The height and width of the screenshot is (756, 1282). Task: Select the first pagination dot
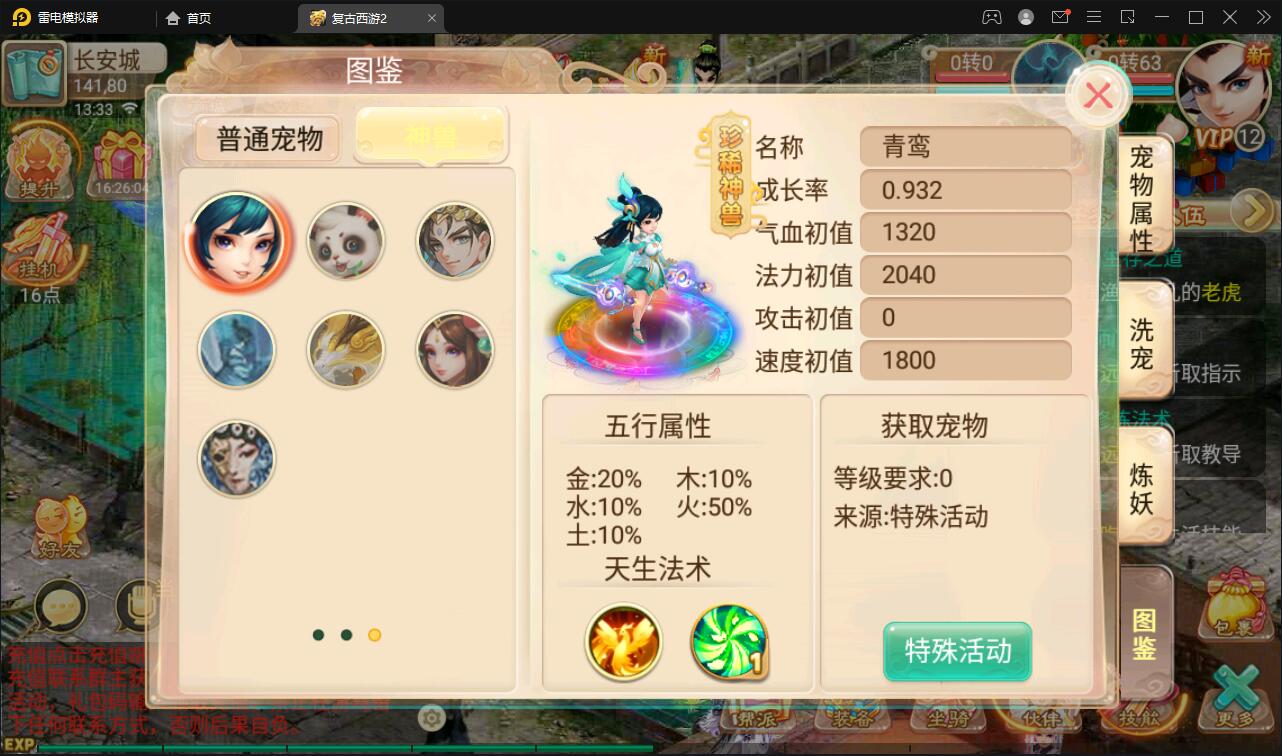319,634
